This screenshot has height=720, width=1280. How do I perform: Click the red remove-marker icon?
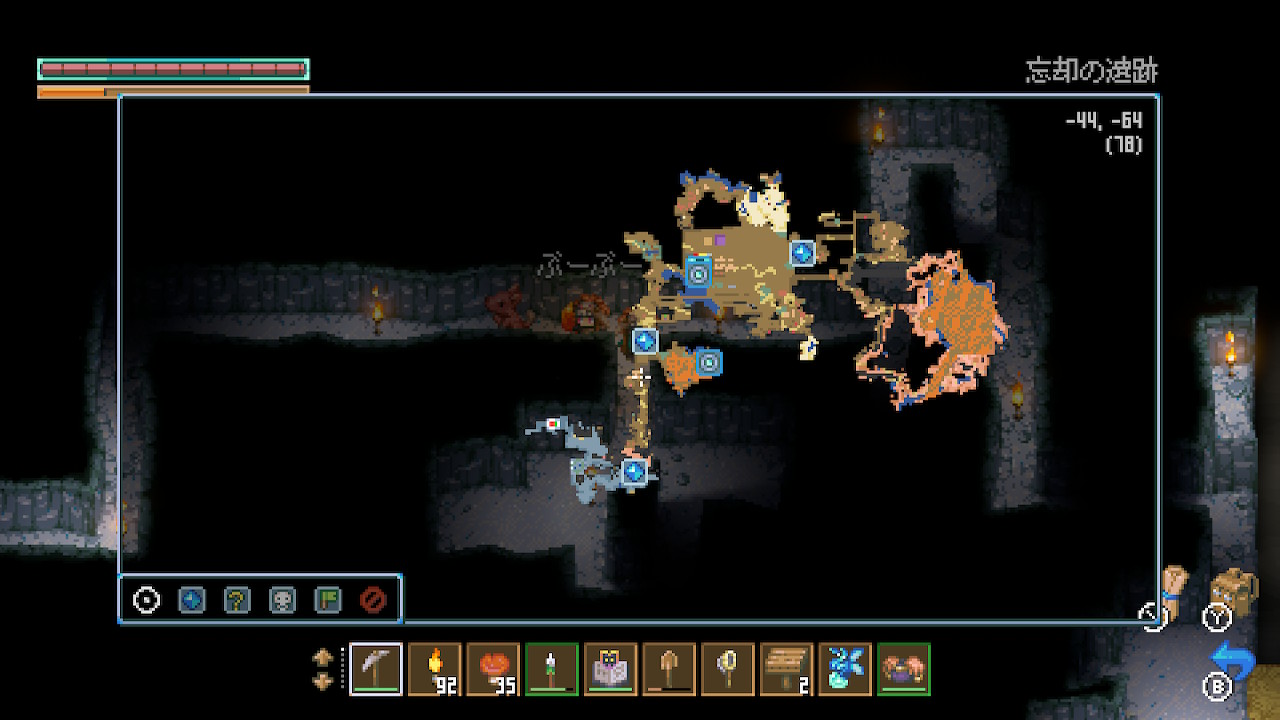click(x=373, y=600)
